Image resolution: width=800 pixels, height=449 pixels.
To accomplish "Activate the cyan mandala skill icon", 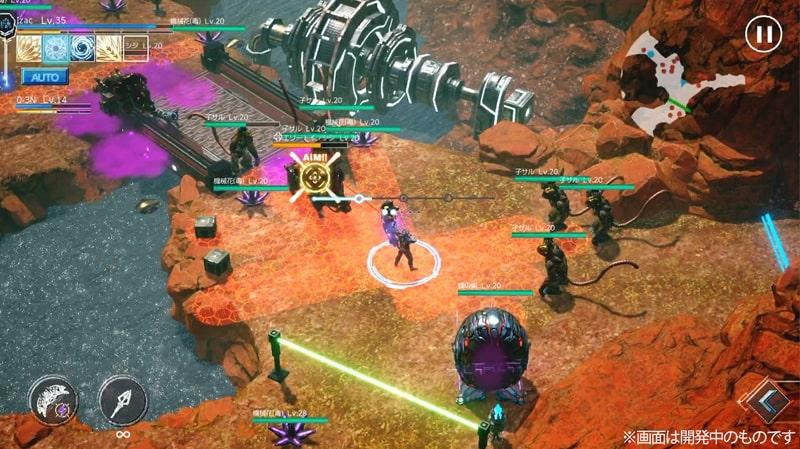I will coord(56,48).
